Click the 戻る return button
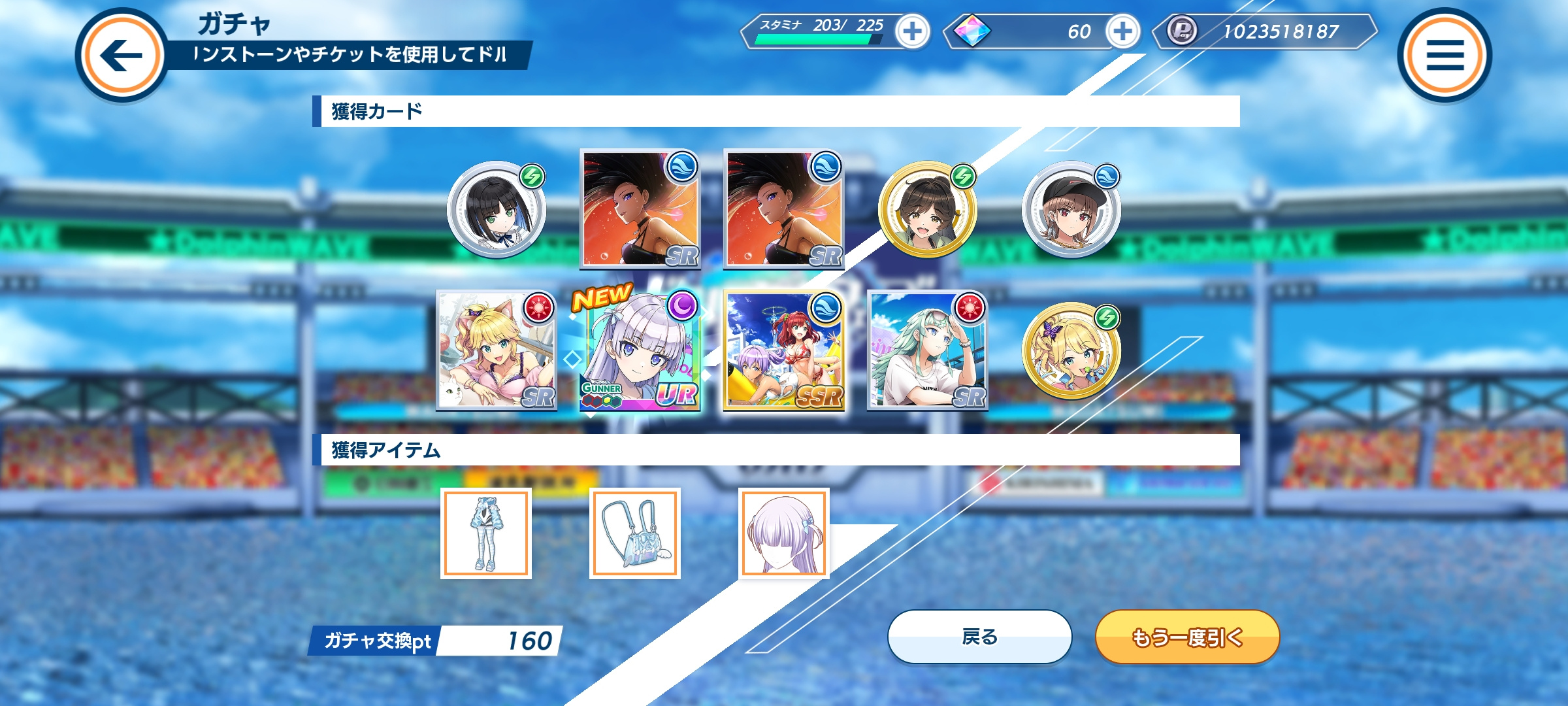1568x706 pixels. pyautogui.click(x=979, y=637)
